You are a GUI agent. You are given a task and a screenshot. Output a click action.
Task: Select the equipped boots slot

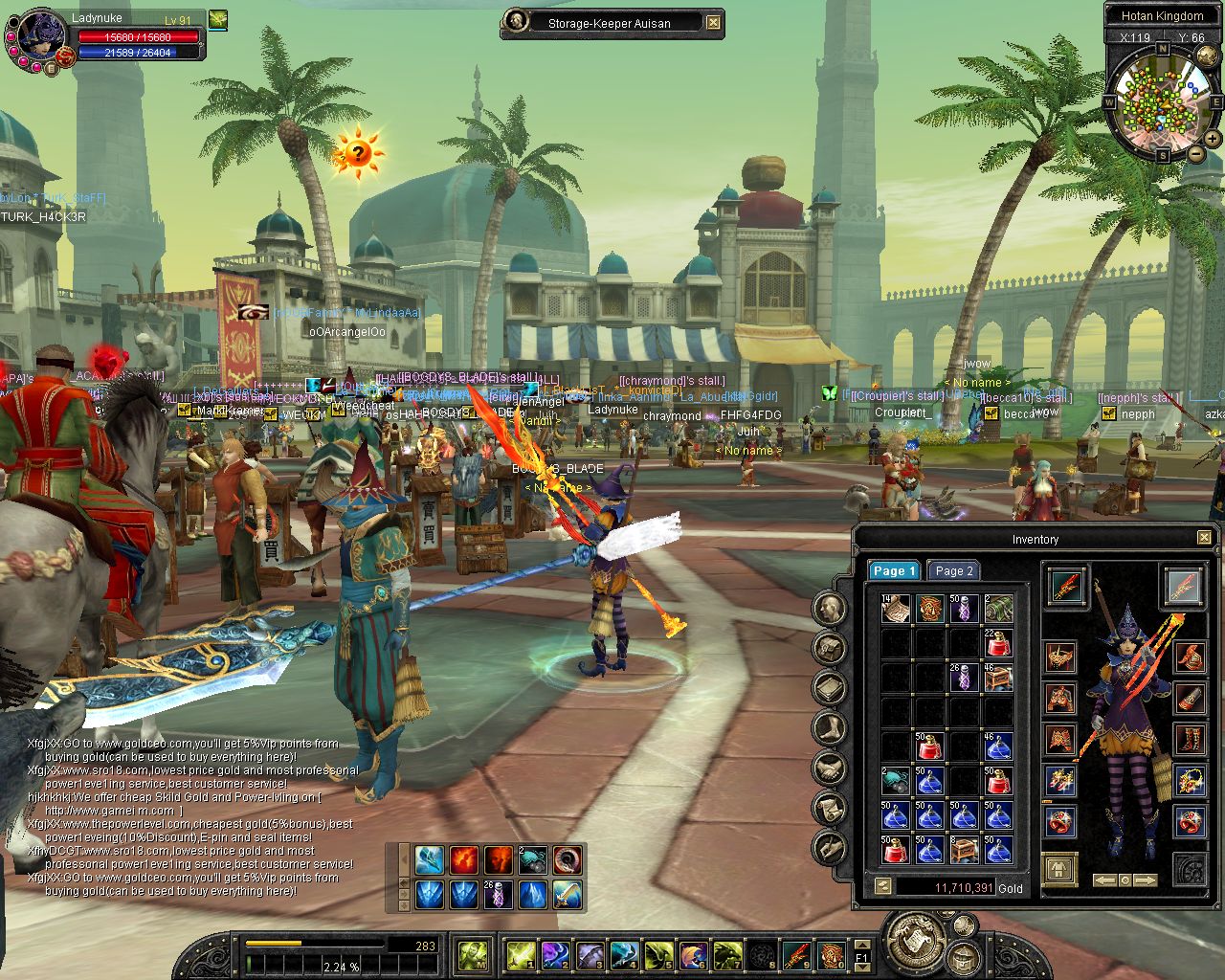click(x=1190, y=738)
